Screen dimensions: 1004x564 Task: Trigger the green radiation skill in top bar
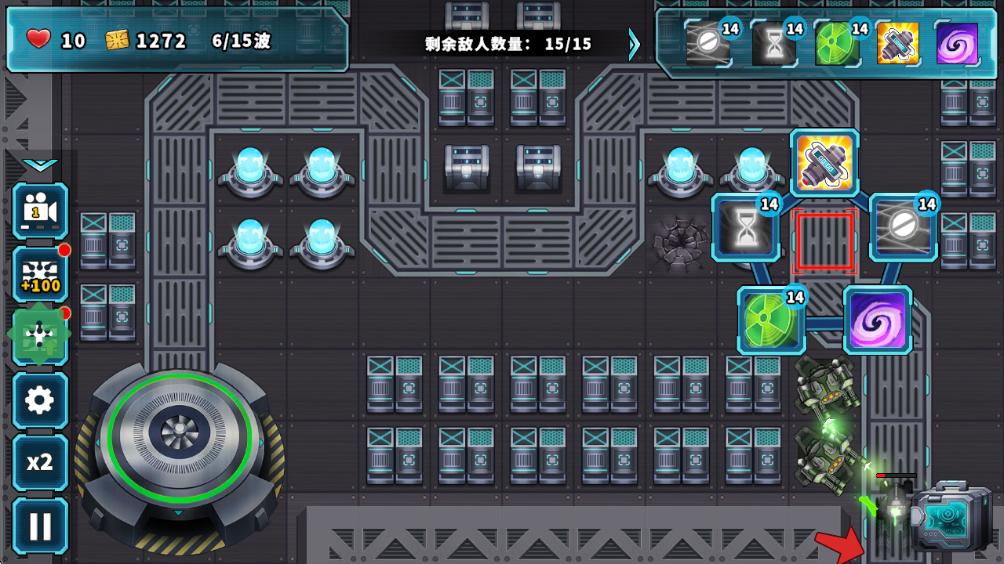[836, 44]
